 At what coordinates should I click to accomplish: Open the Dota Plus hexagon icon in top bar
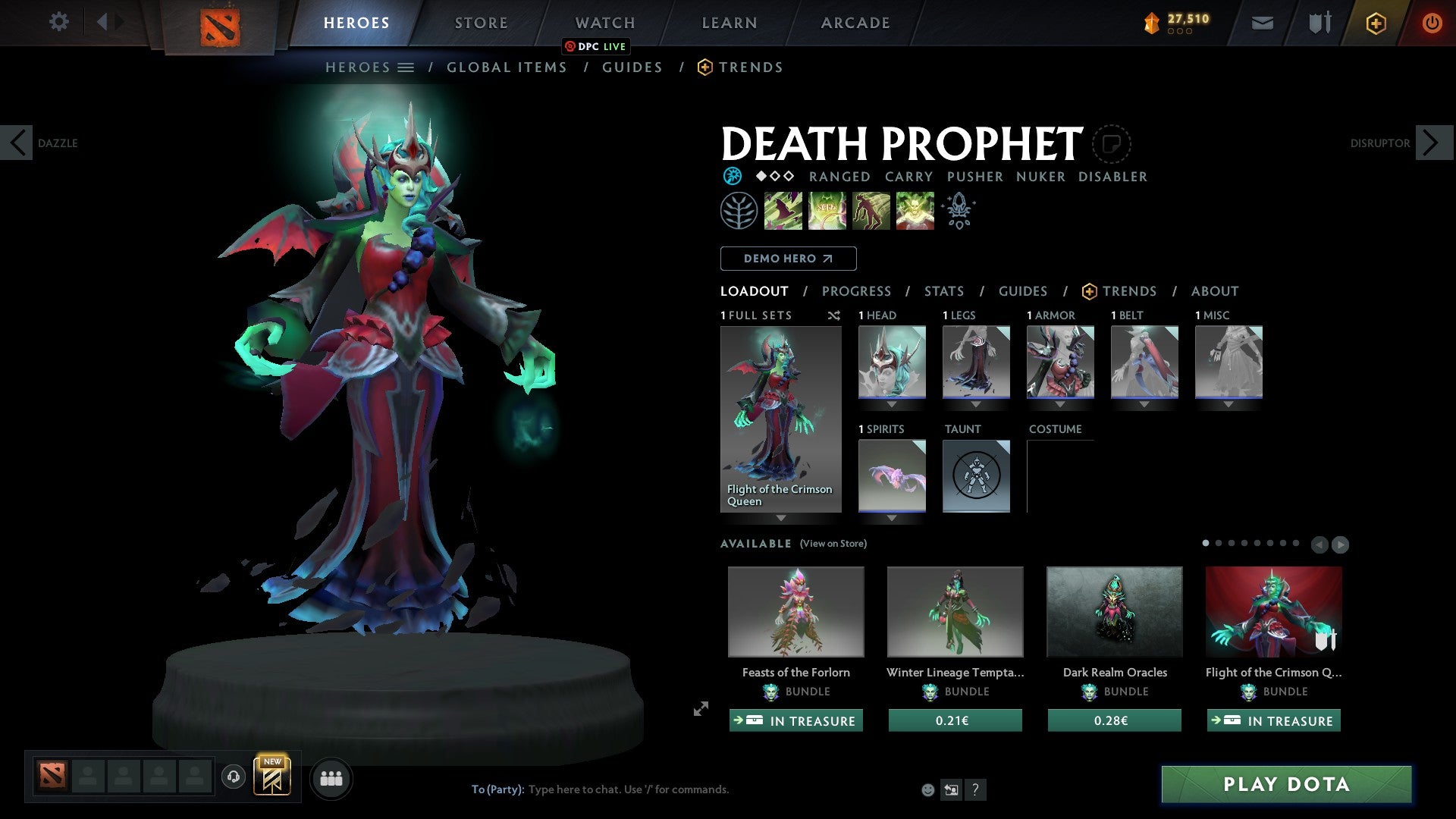(x=1375, y=23)
